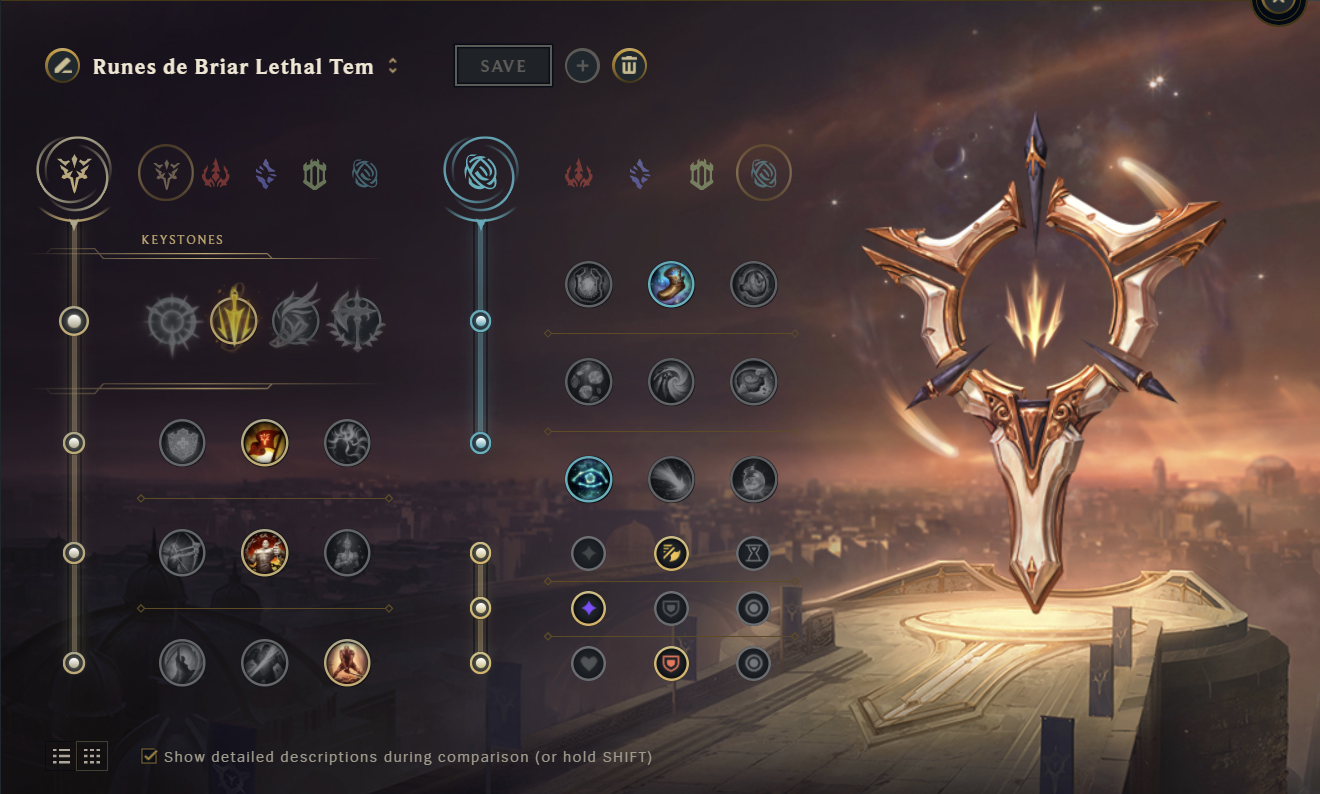
Task: Create a new rune page
Action: [582, 65]
